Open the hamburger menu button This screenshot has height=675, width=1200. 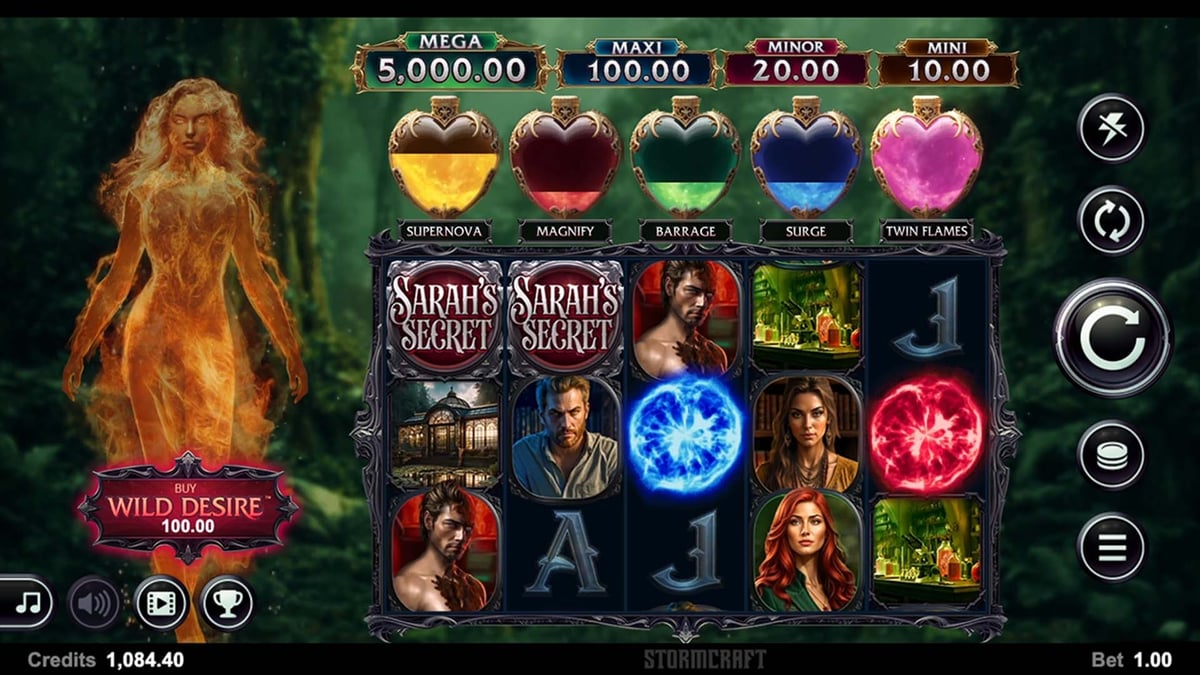pyautogui.click(x=1111, y=546)
